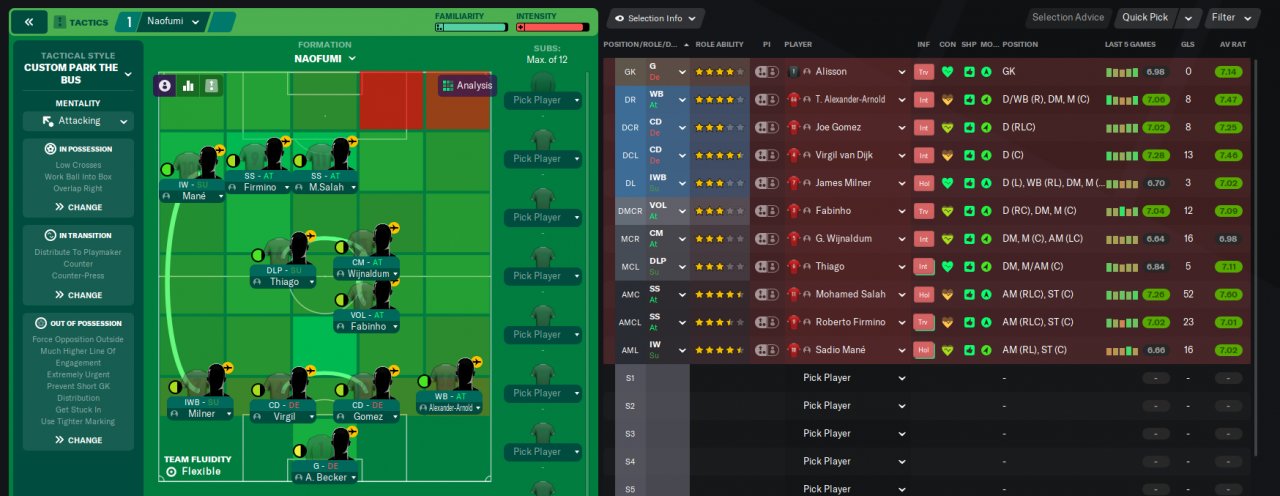Viewport: 1280px width, 496px height.
Task: Pick a player for substitute slot S1
Action: click(x=853, y=378)
